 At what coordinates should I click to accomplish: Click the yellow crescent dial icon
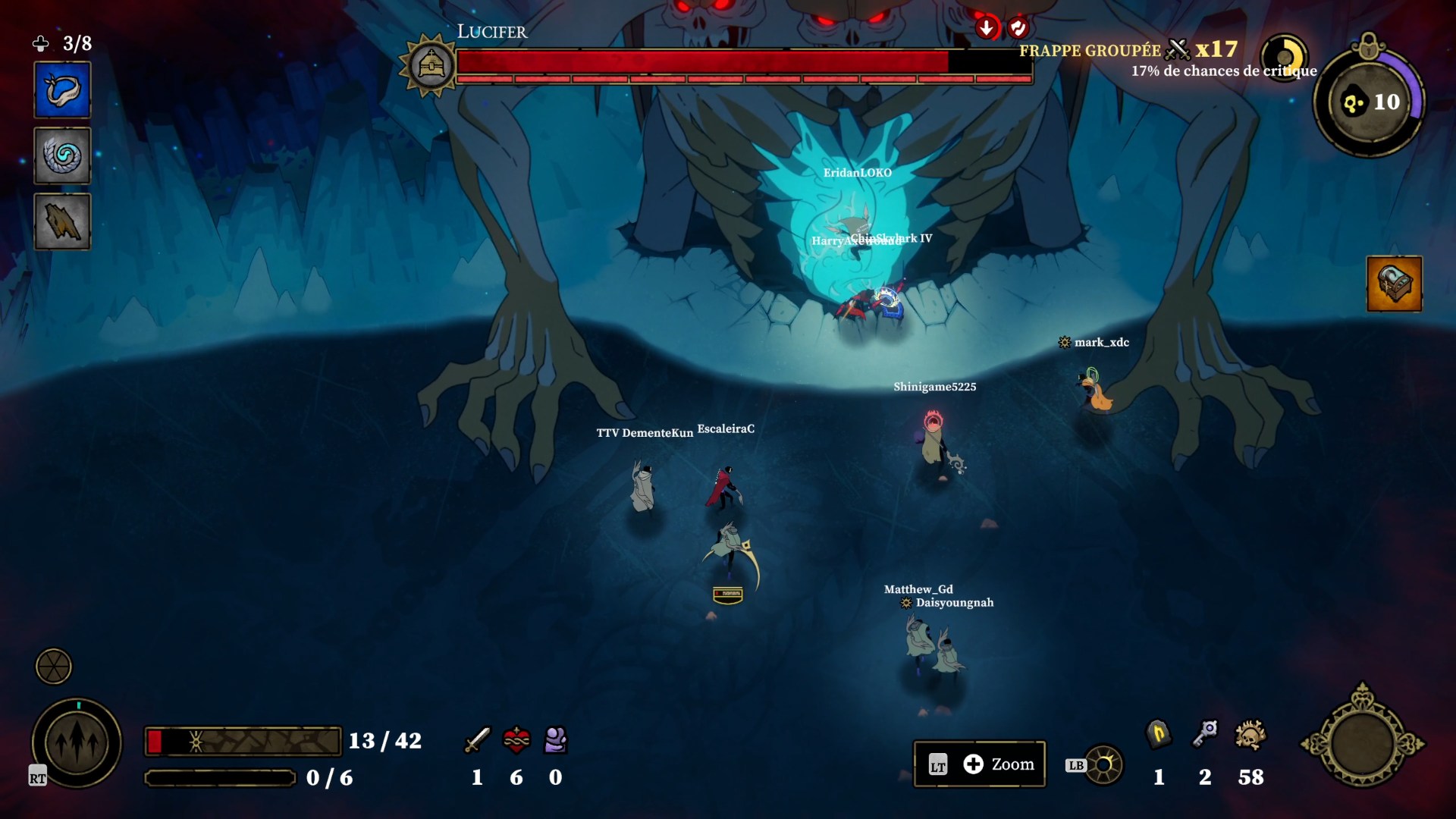[x=1284, y=57]
